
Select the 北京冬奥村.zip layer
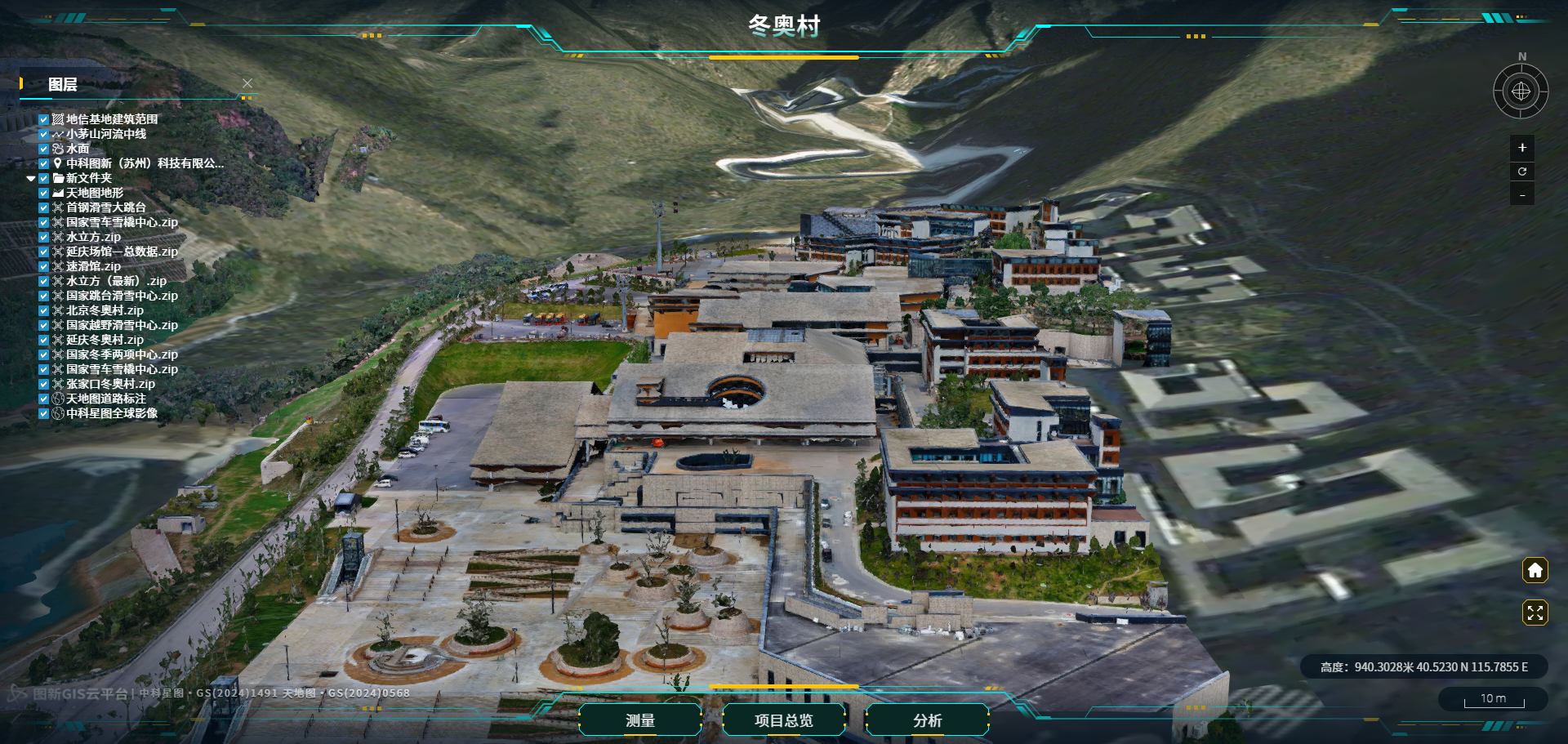105,310
